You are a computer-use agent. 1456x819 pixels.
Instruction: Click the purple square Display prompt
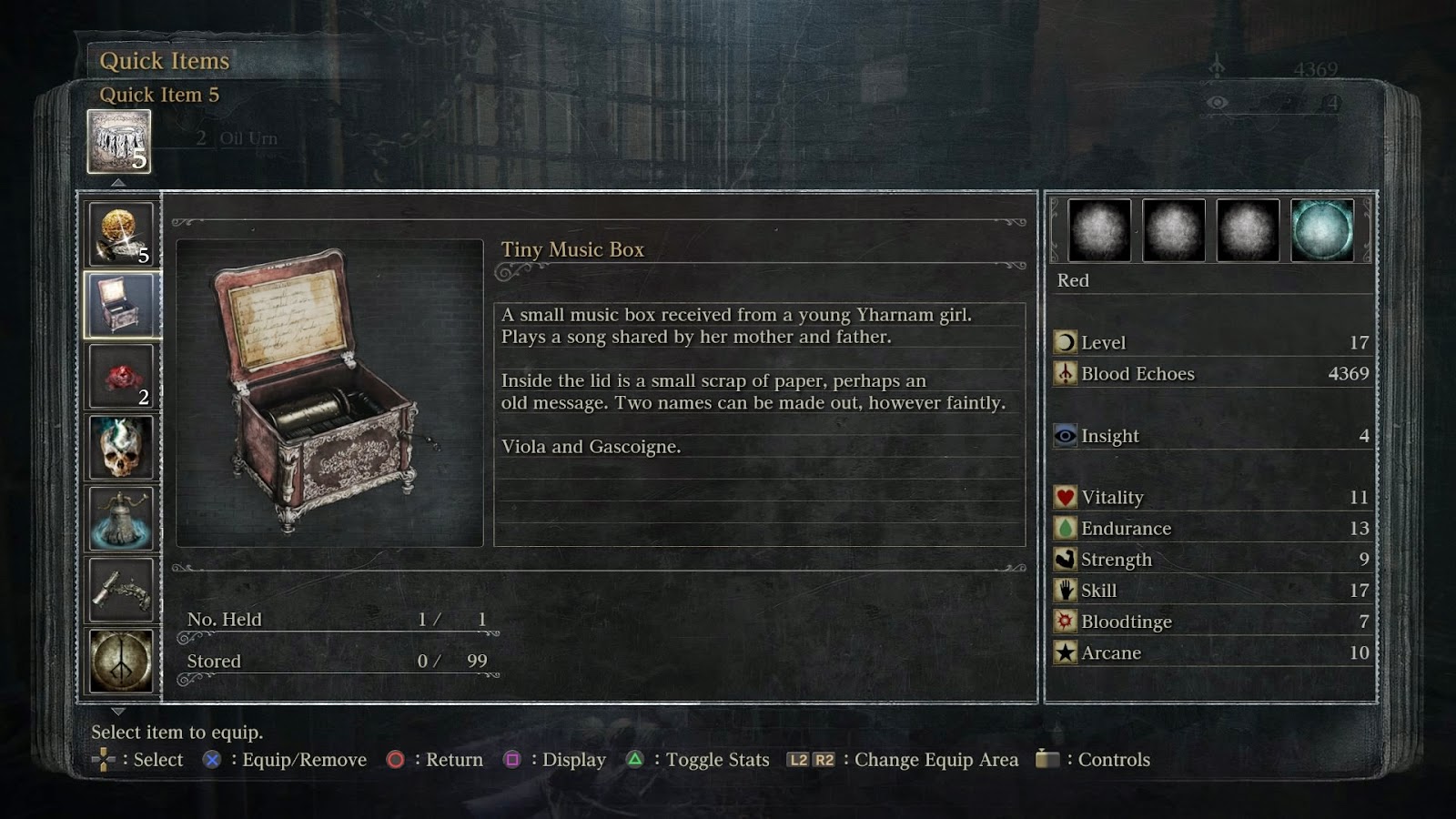514,759
